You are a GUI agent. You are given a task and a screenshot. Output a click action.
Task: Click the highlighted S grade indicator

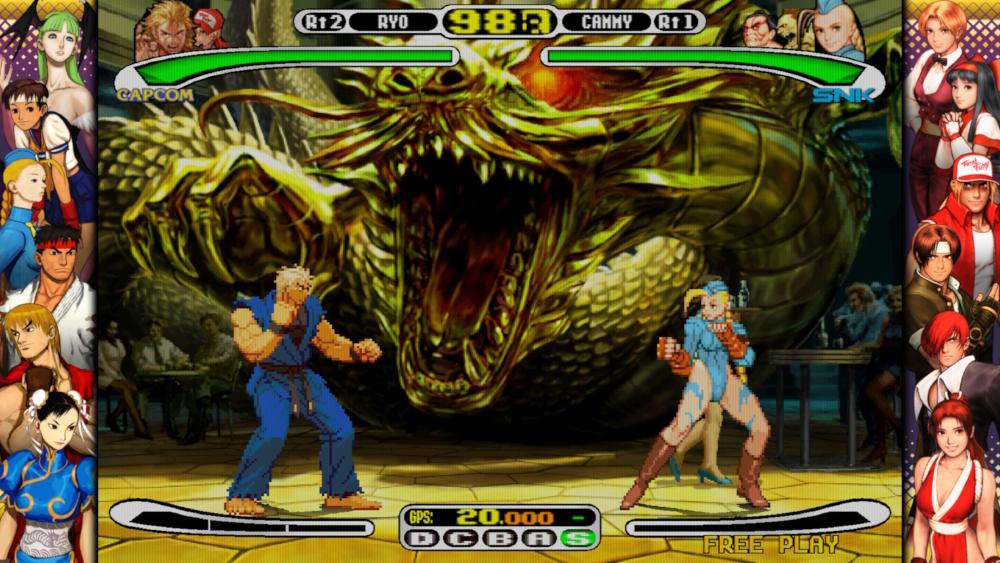click(x=579, y=538)
